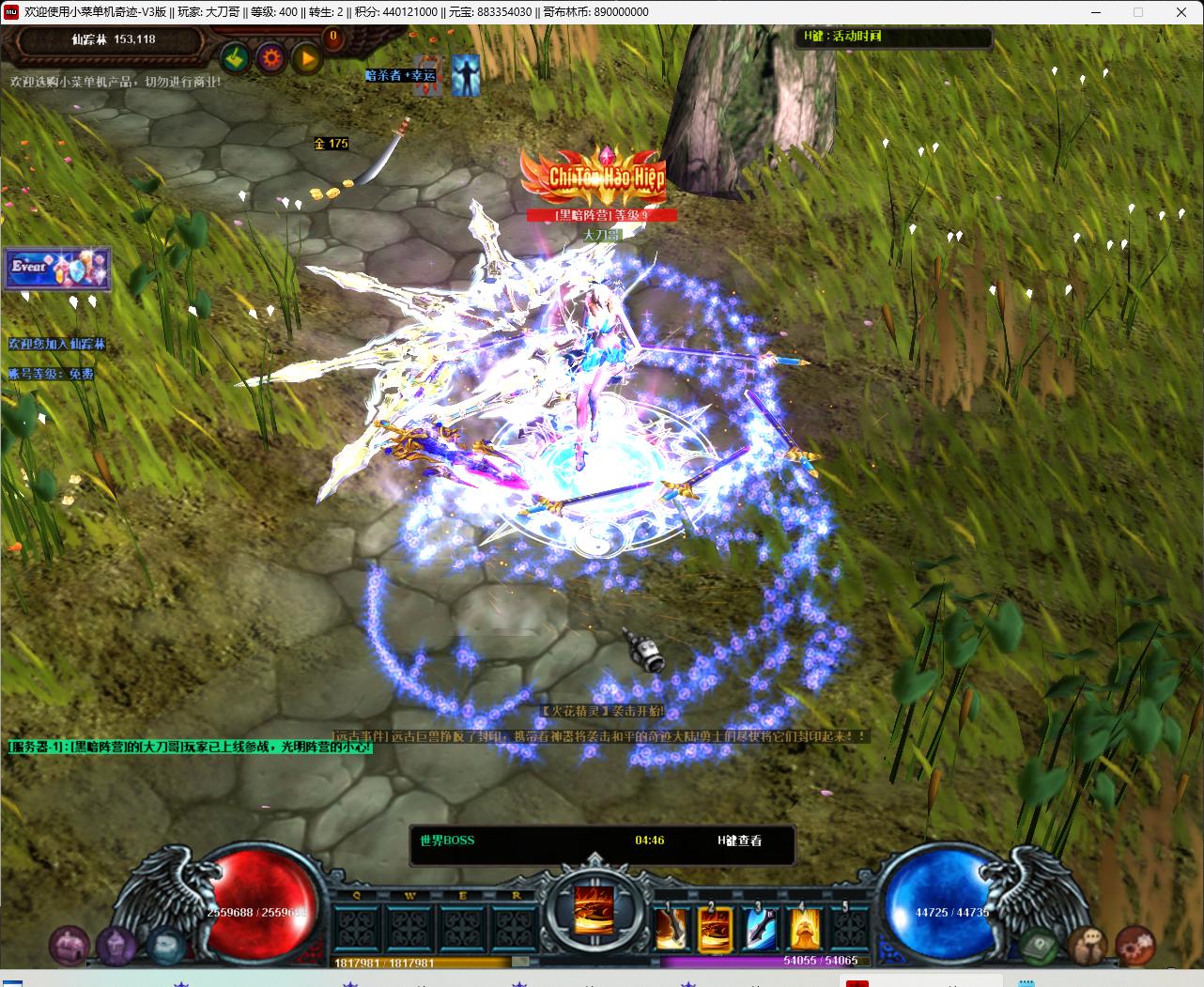Viewport: 1204px width, 987px height.
Task: Click the World BOSS timer panel
Action: pos(602,840)
